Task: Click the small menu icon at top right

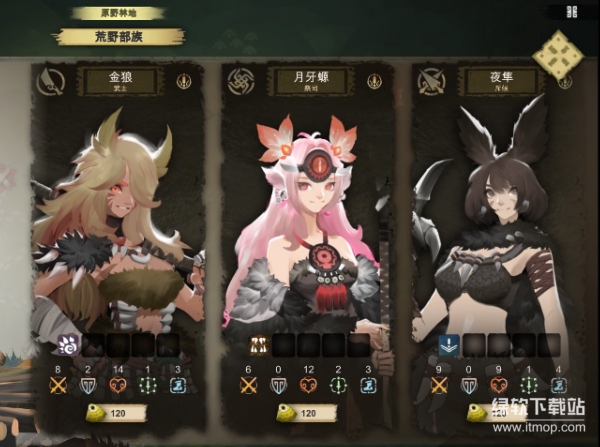Action: 571,12
